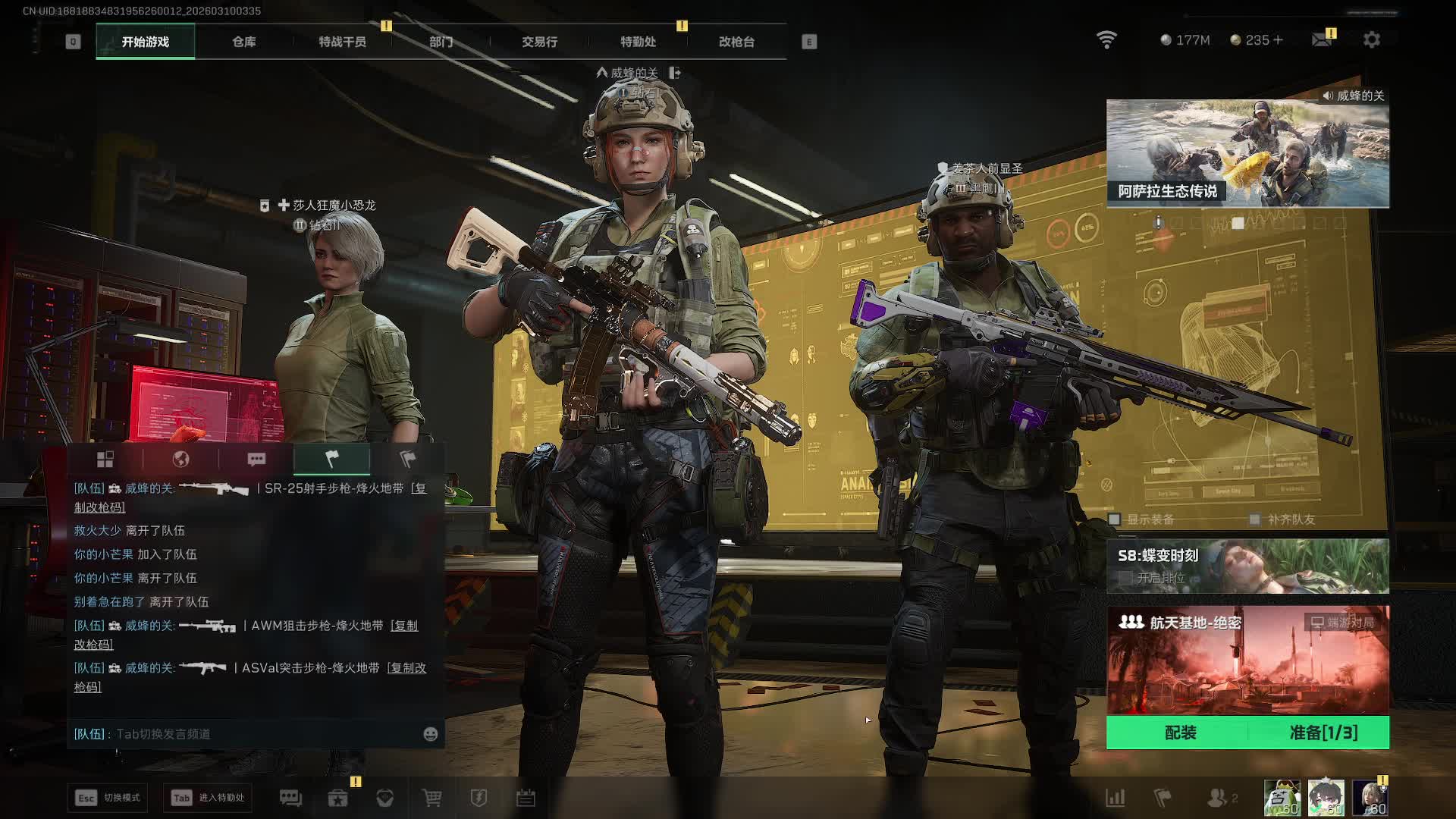Open the emoji picker in chat
The width and height of the screenshot is (1456, 819).
point(430,734)
